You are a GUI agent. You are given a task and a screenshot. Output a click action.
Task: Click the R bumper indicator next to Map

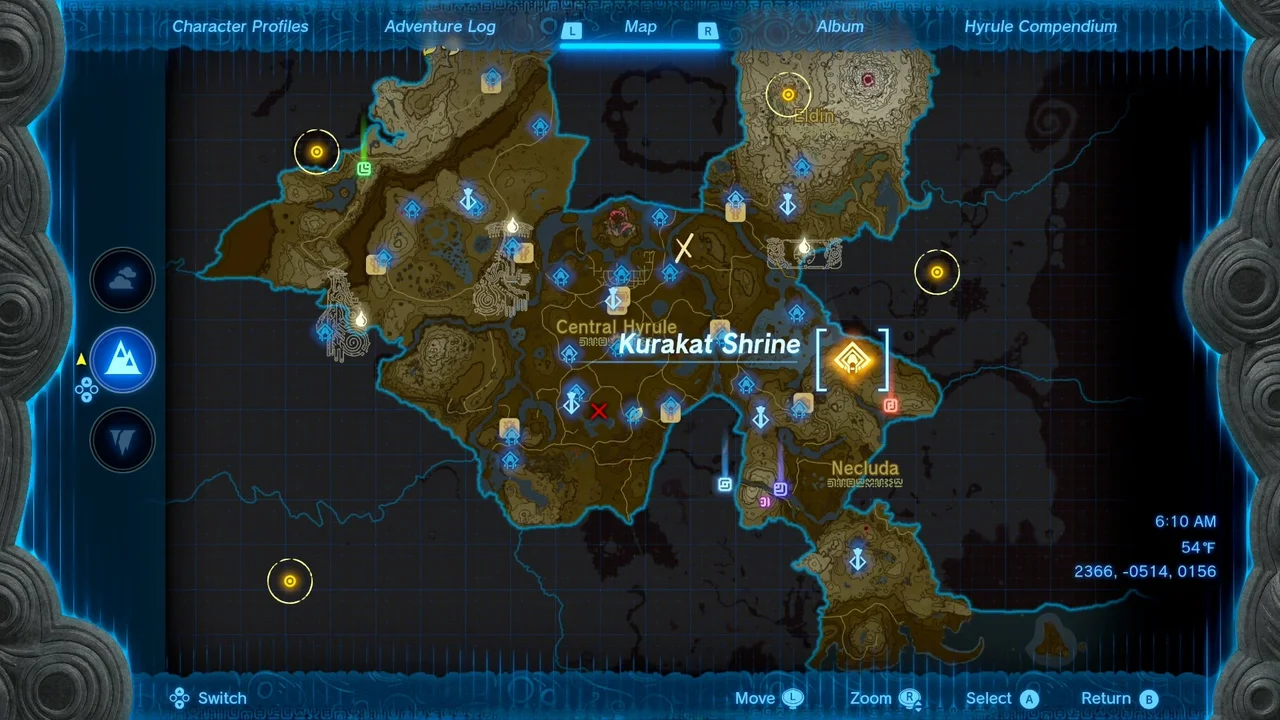(x=707, y=31)
